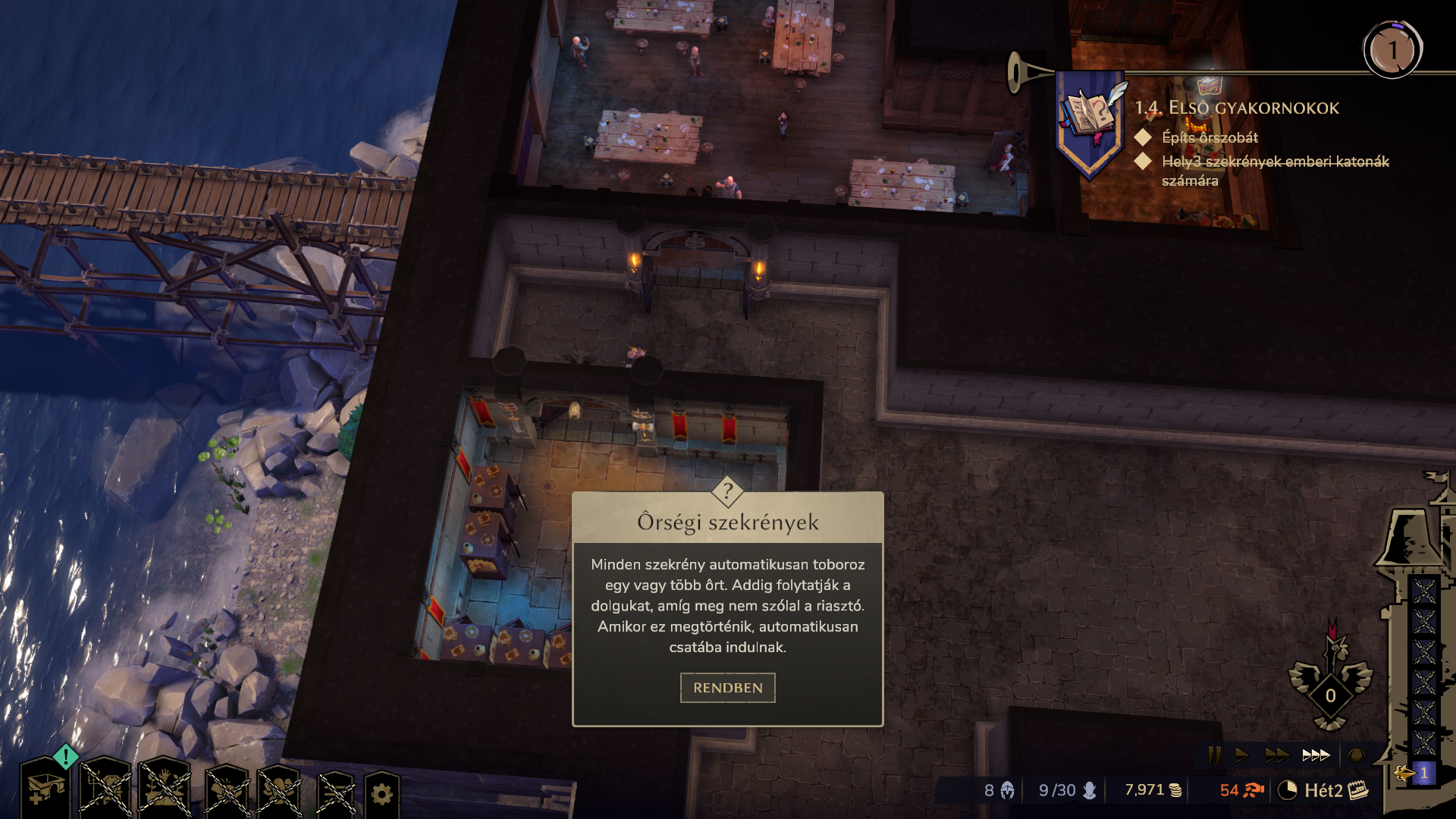Click the question mark diamond on the dialog

tap(727, 491)
